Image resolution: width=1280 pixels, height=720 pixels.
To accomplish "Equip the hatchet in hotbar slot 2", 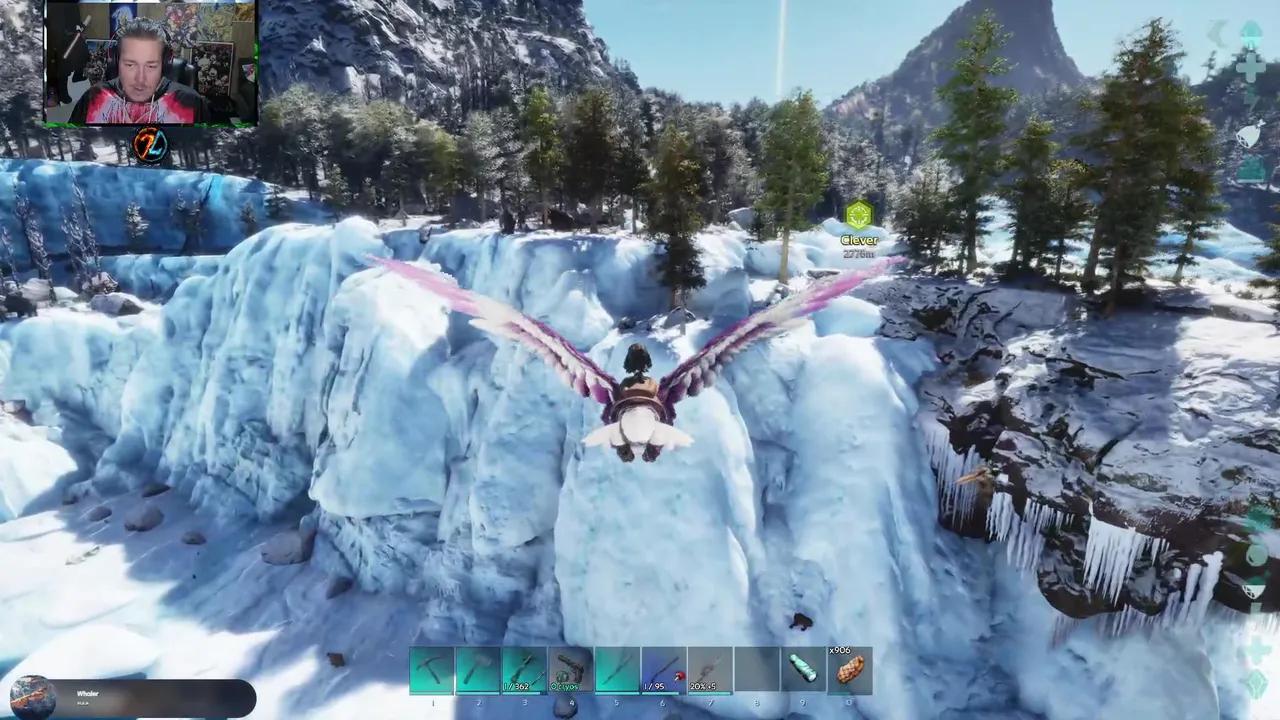I will click(x=478, y=670).
